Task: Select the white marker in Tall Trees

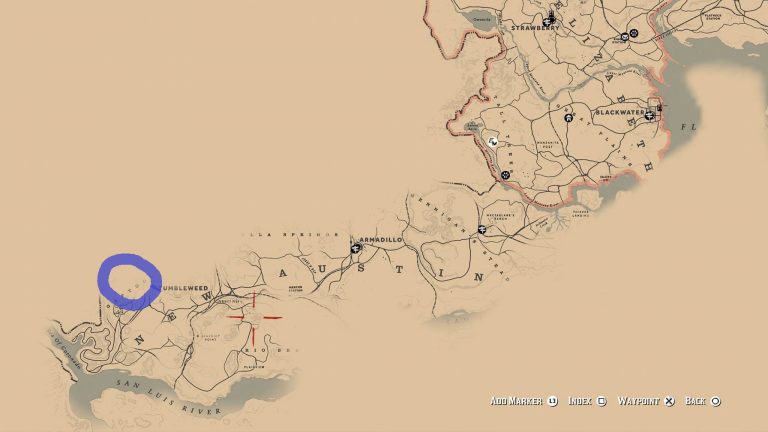Action: click(492, 142)
